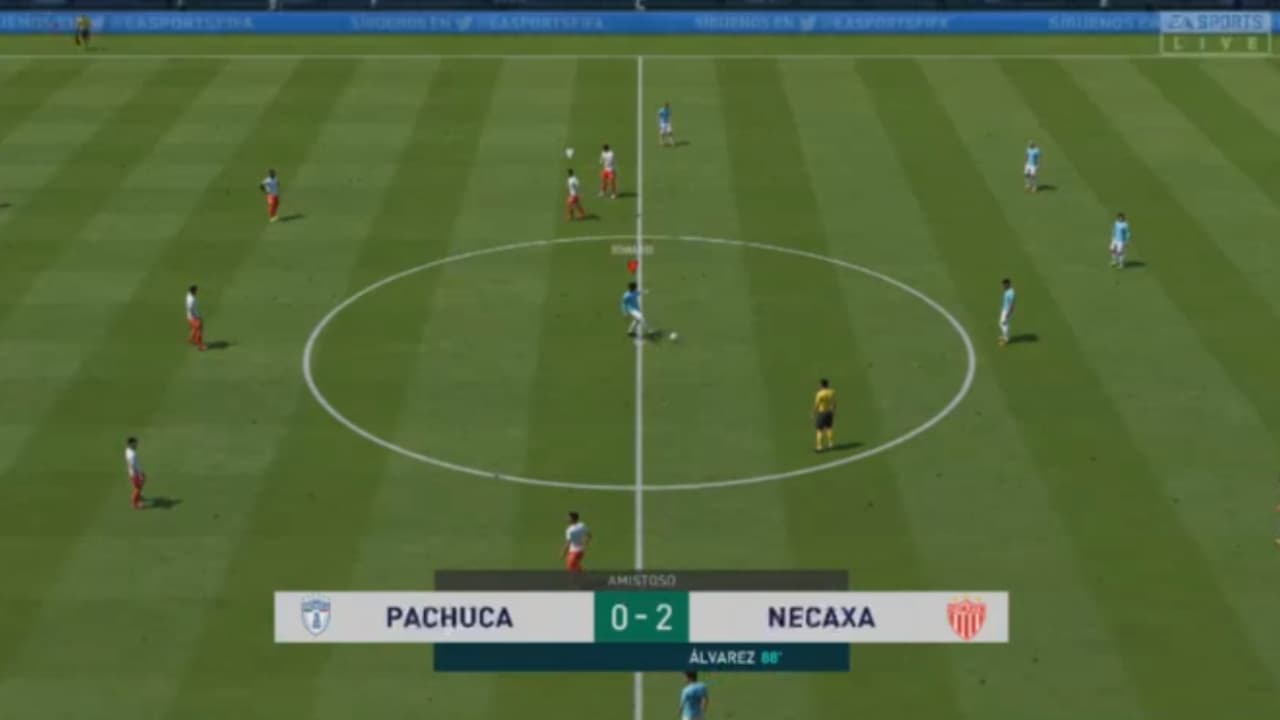Viewport: 1280px width, 720px height.
Task: Click the red player indicator above the ball carrier
Action: pyautogui.click(x=631, y=265)
